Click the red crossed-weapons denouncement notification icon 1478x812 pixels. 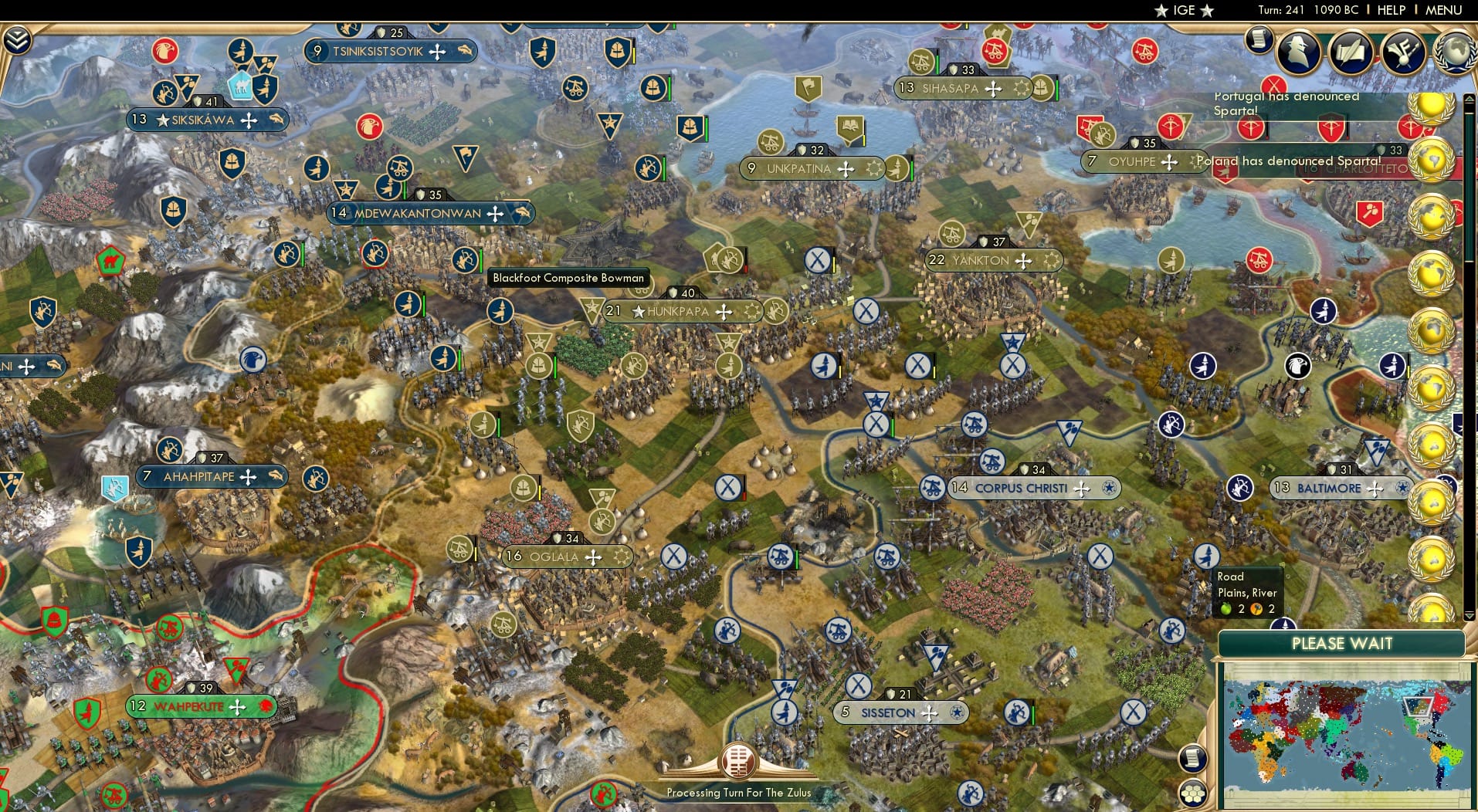point(1274,83)
